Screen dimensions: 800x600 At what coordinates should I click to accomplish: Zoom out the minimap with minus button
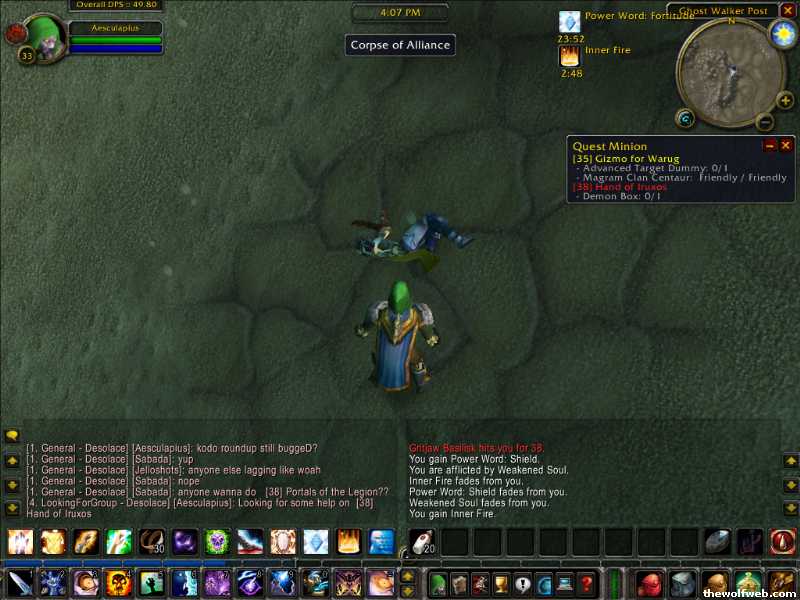[x=764, y=122]
